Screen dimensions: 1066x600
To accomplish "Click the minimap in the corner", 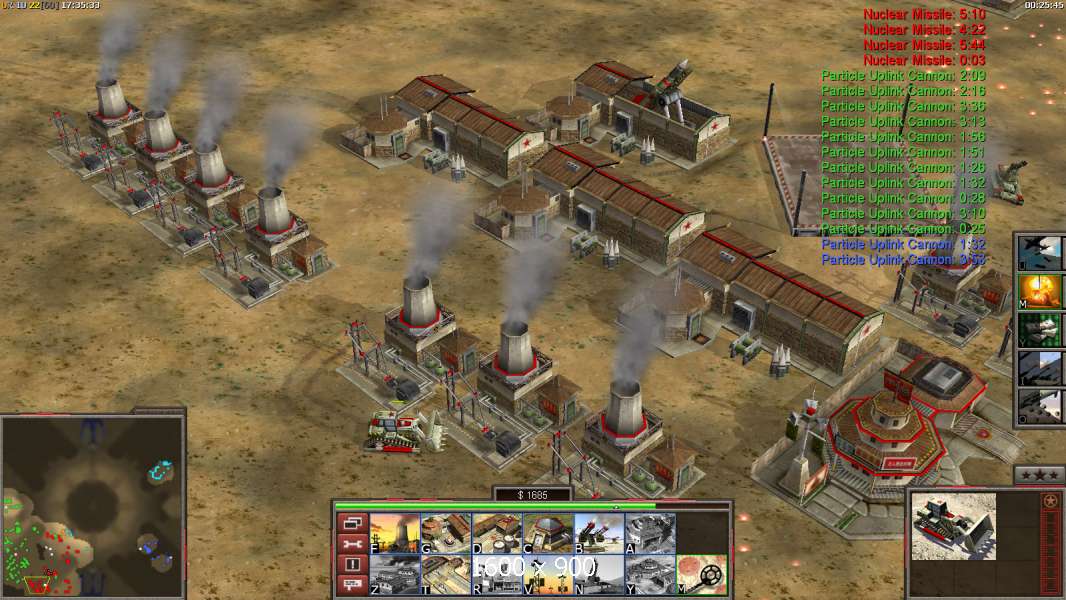I will click(x=92, y=507).
